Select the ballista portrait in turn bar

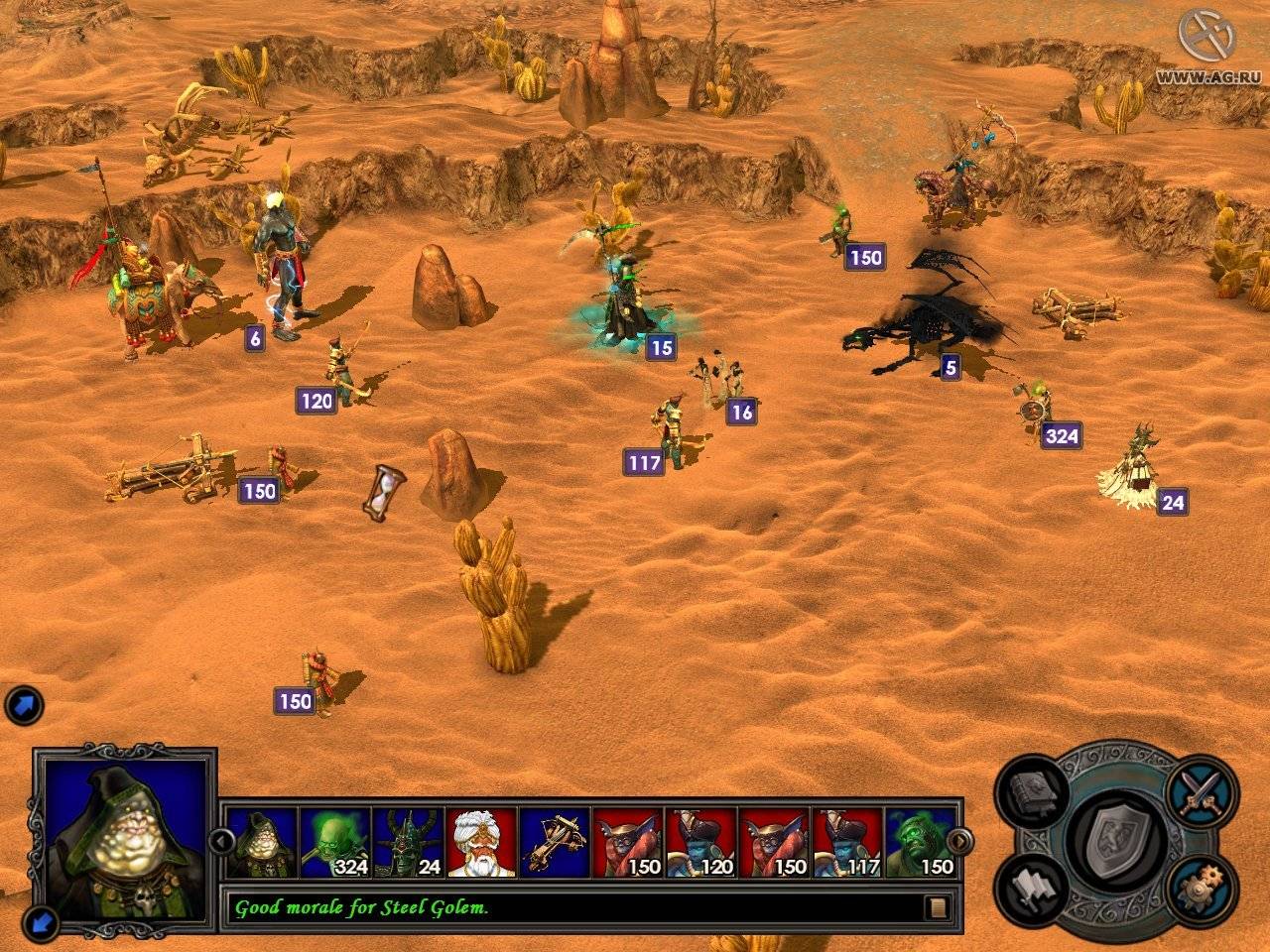[x=555, y=842]
